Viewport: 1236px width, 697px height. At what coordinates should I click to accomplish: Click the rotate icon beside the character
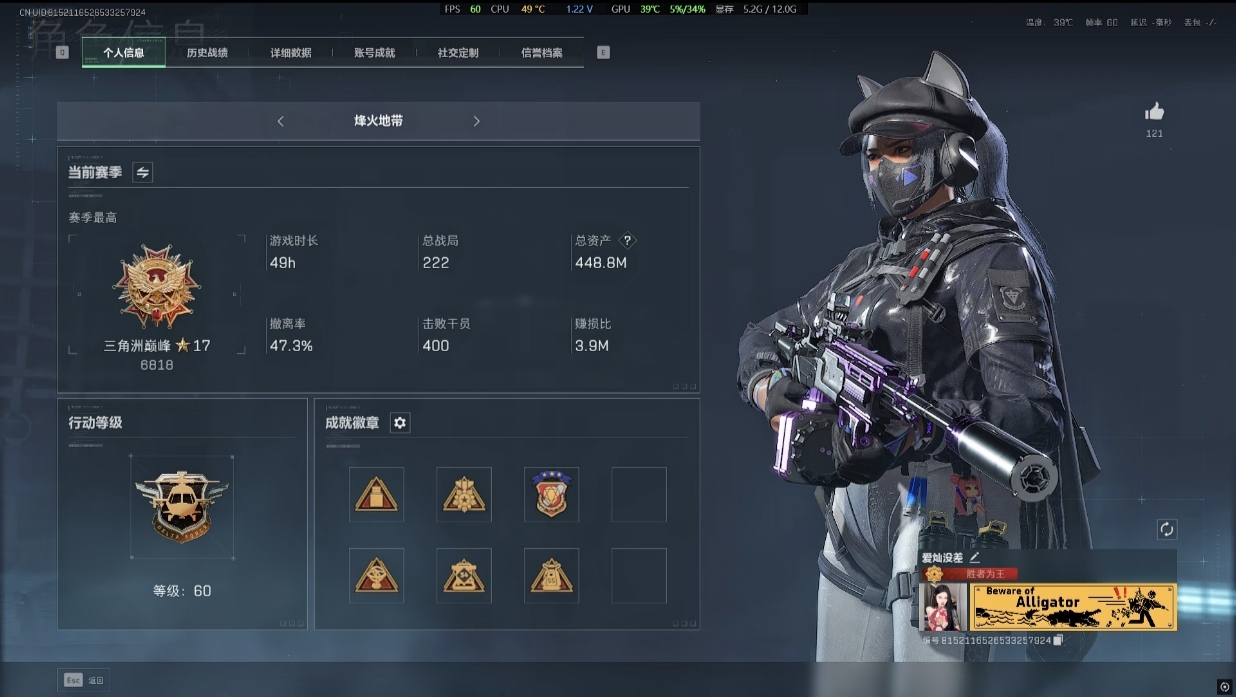point(1166,529)
